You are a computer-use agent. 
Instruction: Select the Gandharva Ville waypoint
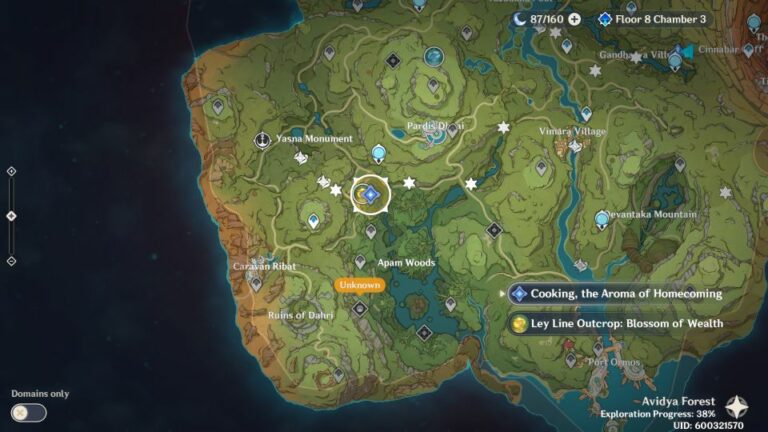pyautogui.click(x=675, y=60)
